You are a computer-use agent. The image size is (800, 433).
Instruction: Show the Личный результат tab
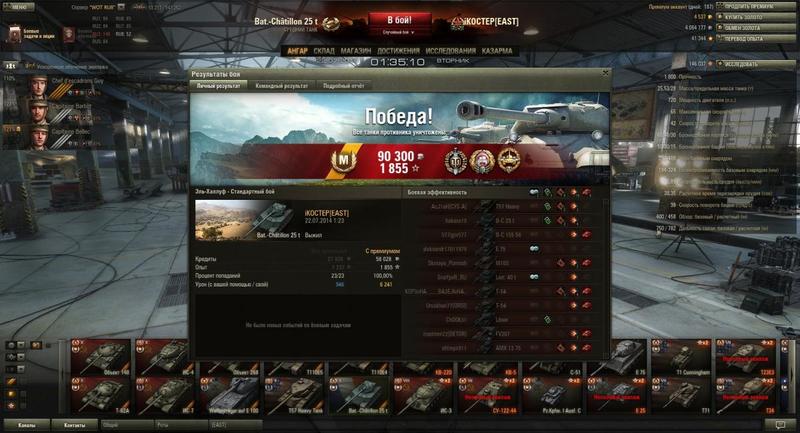(x=216, y=86)
